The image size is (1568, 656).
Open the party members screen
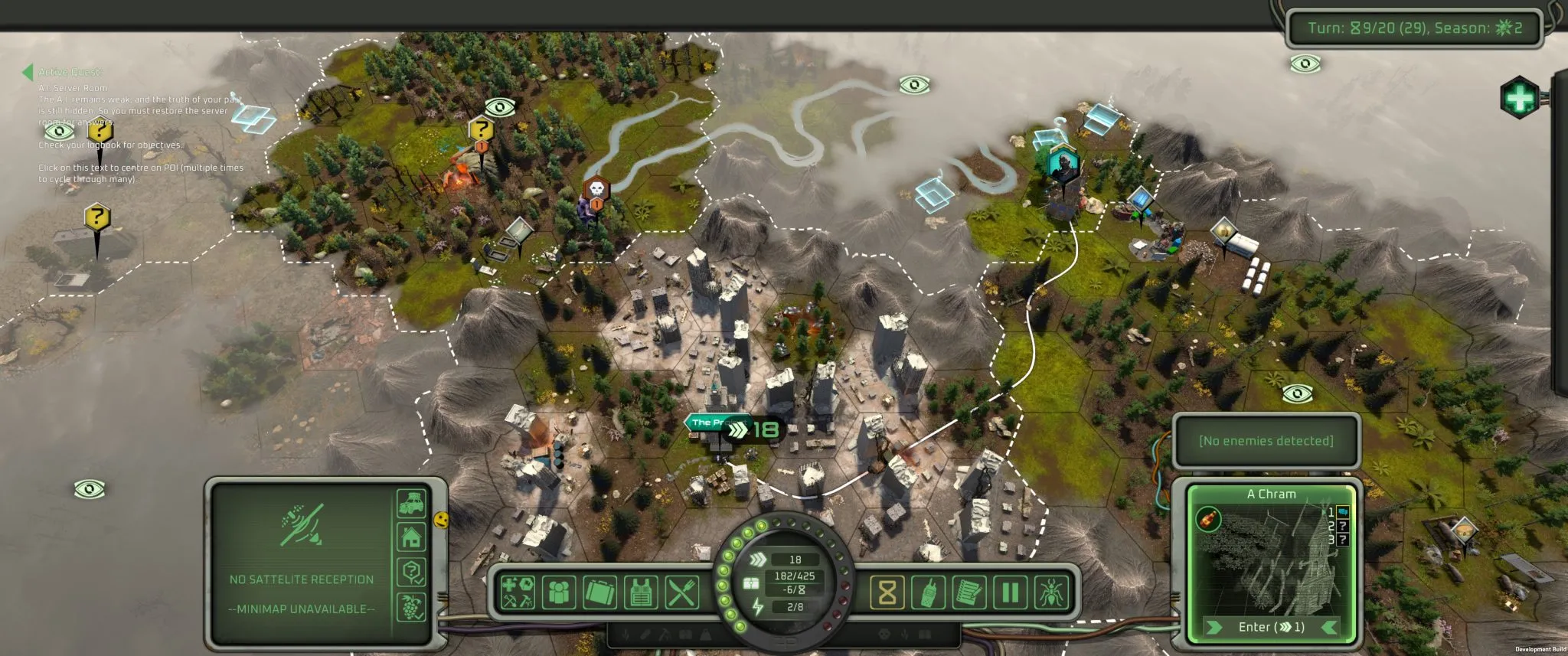(x=558, y=592)
